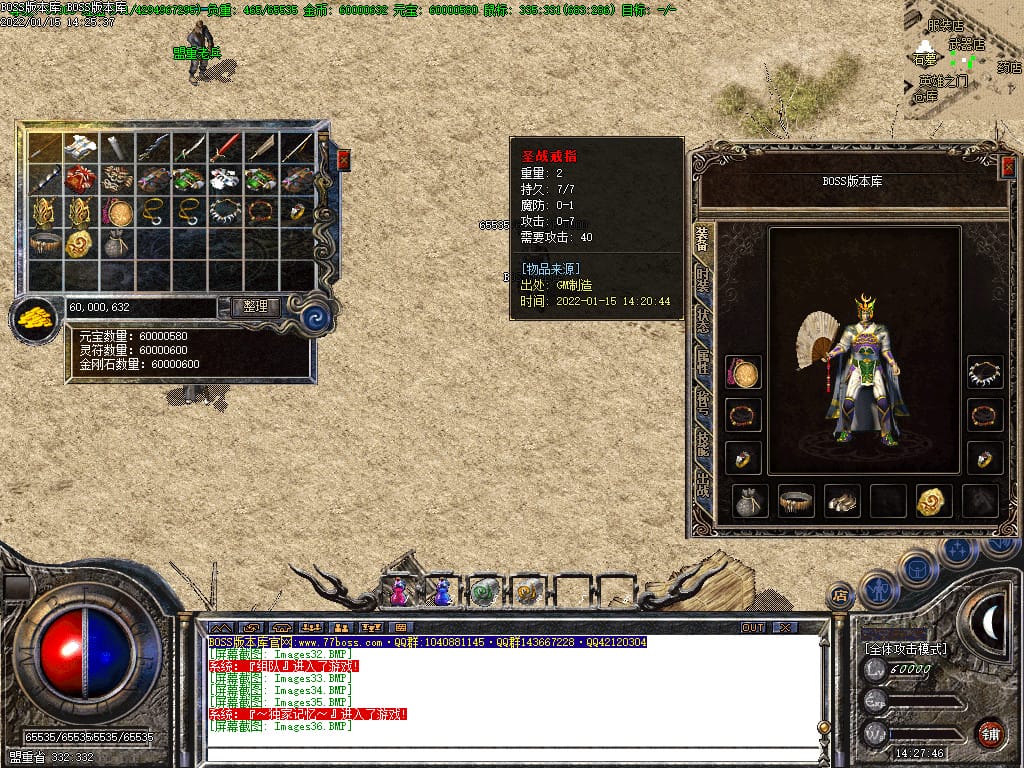Open the 店 shop button
This screenshot has width=1024, height=768.
coord(840,596)
